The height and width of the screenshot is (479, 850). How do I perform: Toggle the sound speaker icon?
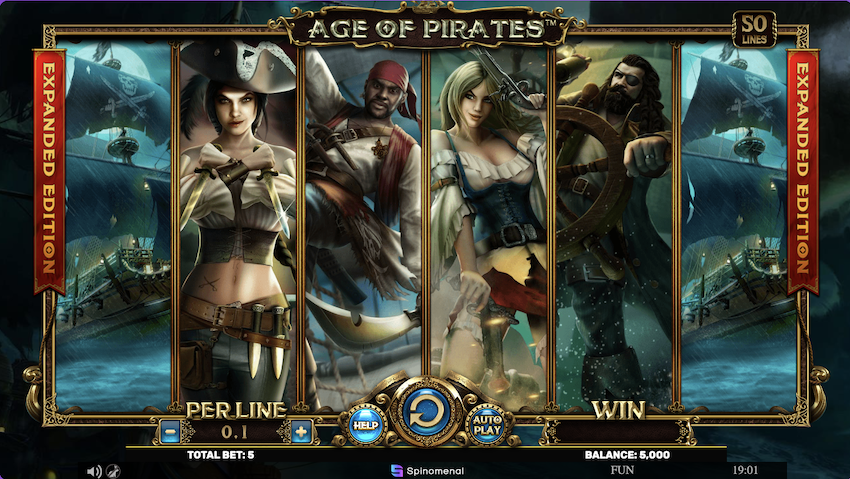(x=94, y=470)
